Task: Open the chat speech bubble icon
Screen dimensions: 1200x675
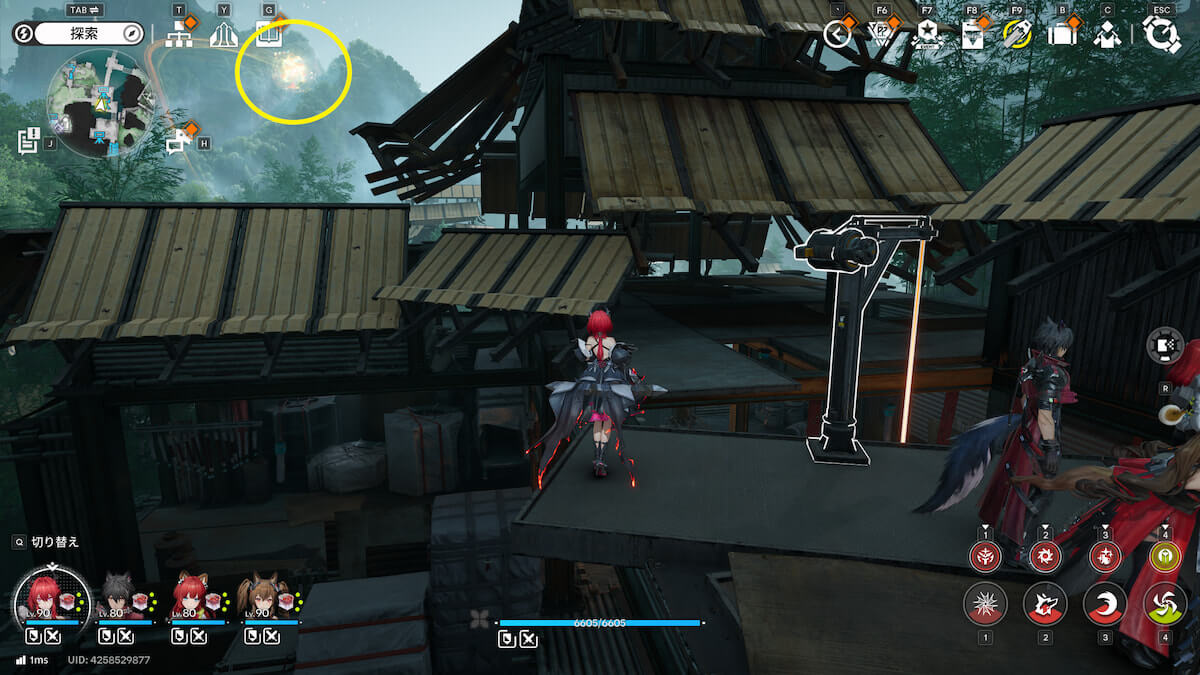Action: click(178, 143)
